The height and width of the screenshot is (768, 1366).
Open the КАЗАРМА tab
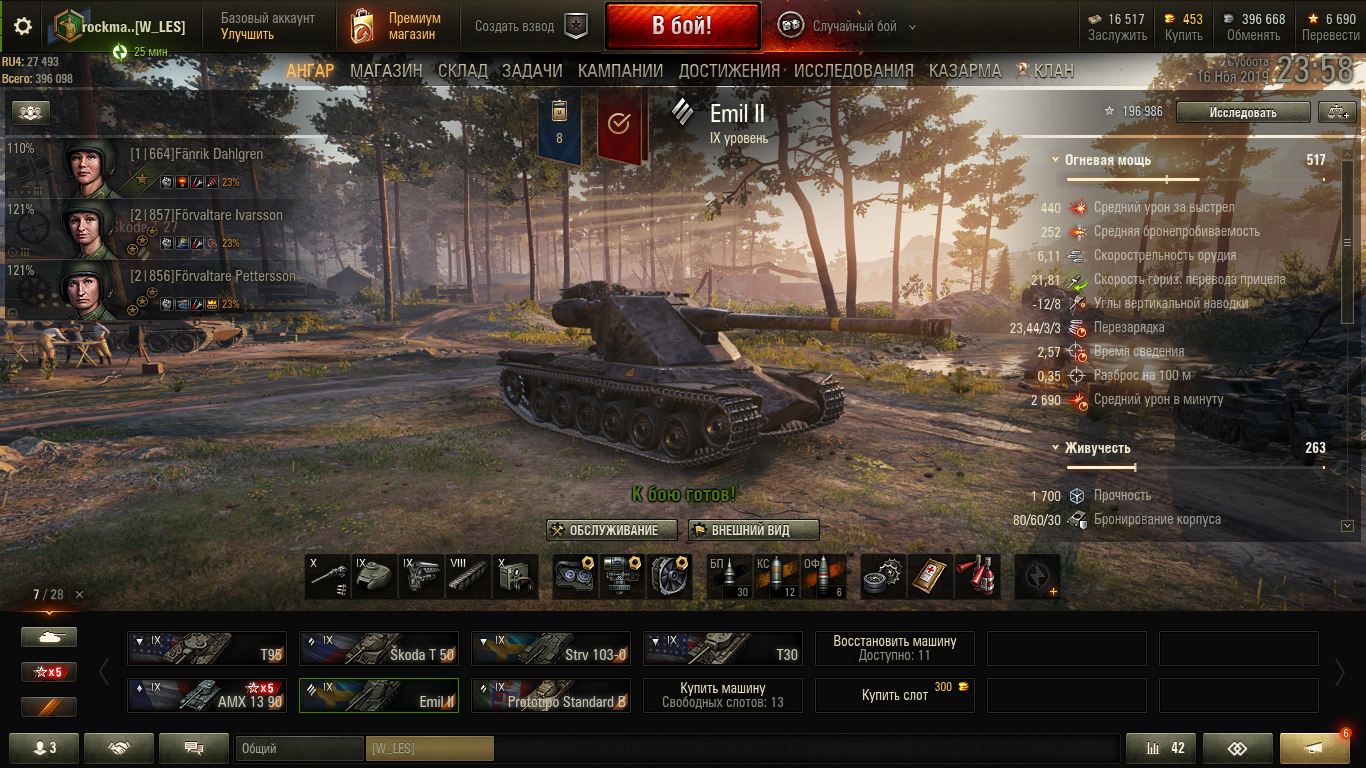click(x=965, y=71)
